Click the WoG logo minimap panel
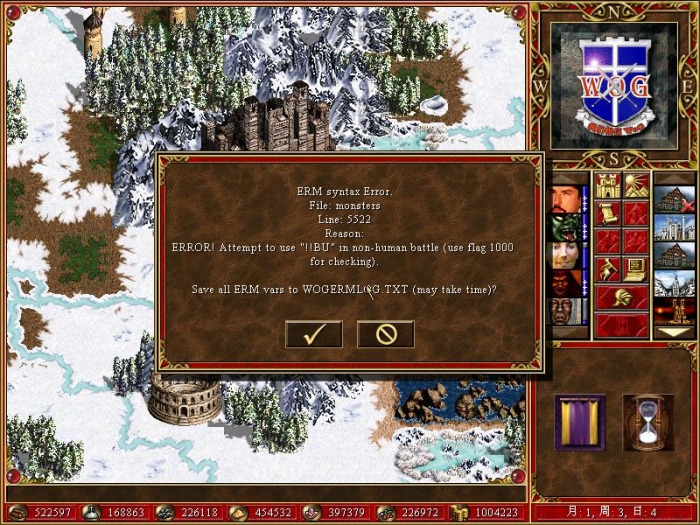This screenshot has height=525, width=700. (614, 83)
